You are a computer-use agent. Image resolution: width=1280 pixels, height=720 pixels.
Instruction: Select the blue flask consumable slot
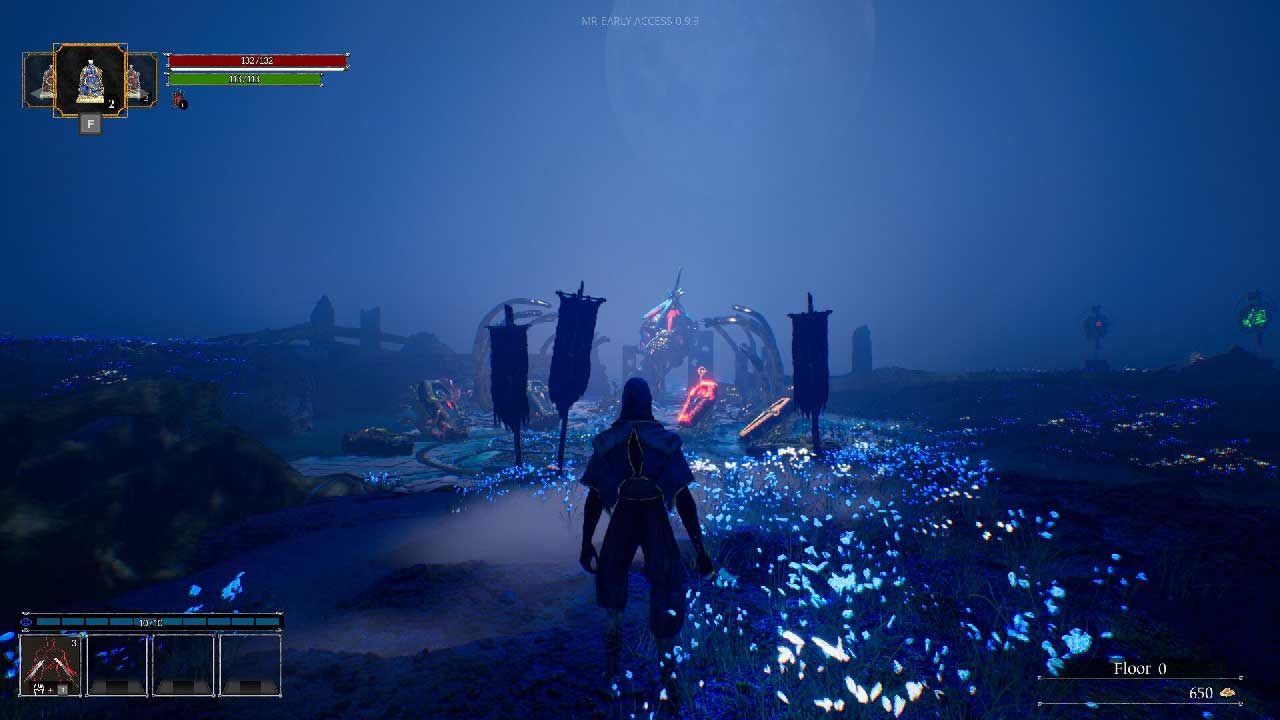tap(90, 80)
